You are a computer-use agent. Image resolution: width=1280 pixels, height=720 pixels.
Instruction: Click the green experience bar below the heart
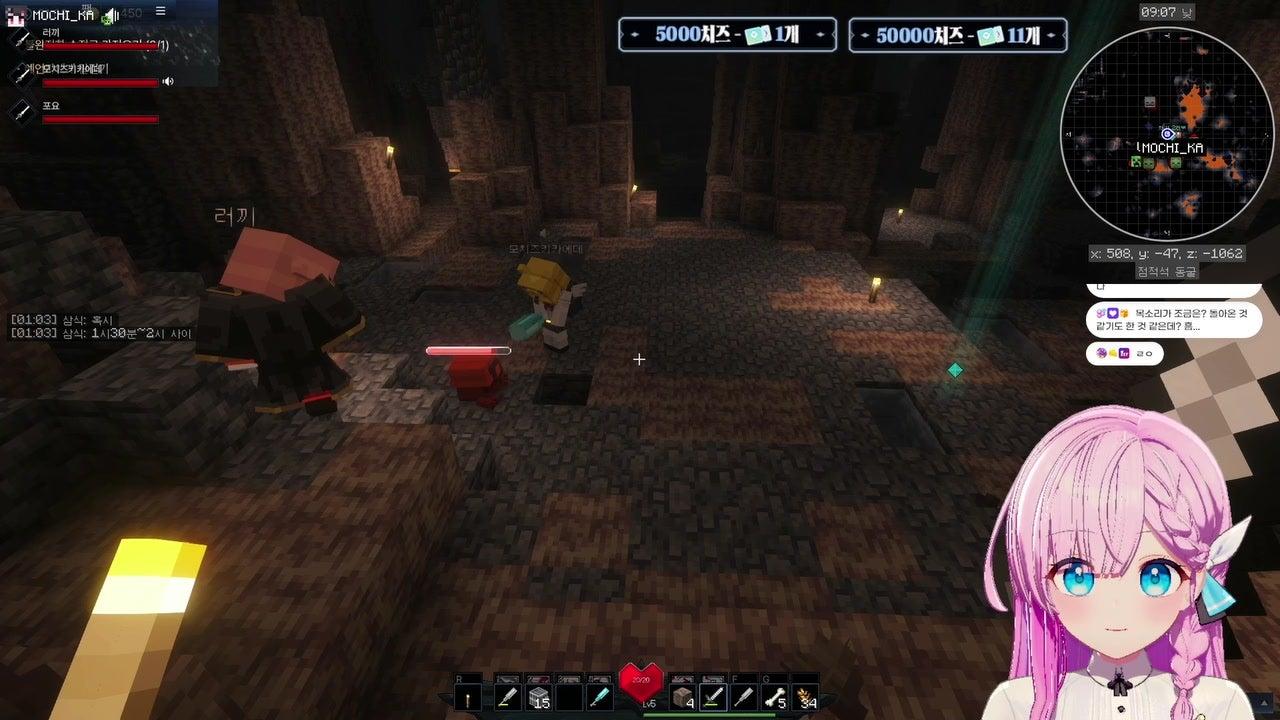tap(709, 715)
